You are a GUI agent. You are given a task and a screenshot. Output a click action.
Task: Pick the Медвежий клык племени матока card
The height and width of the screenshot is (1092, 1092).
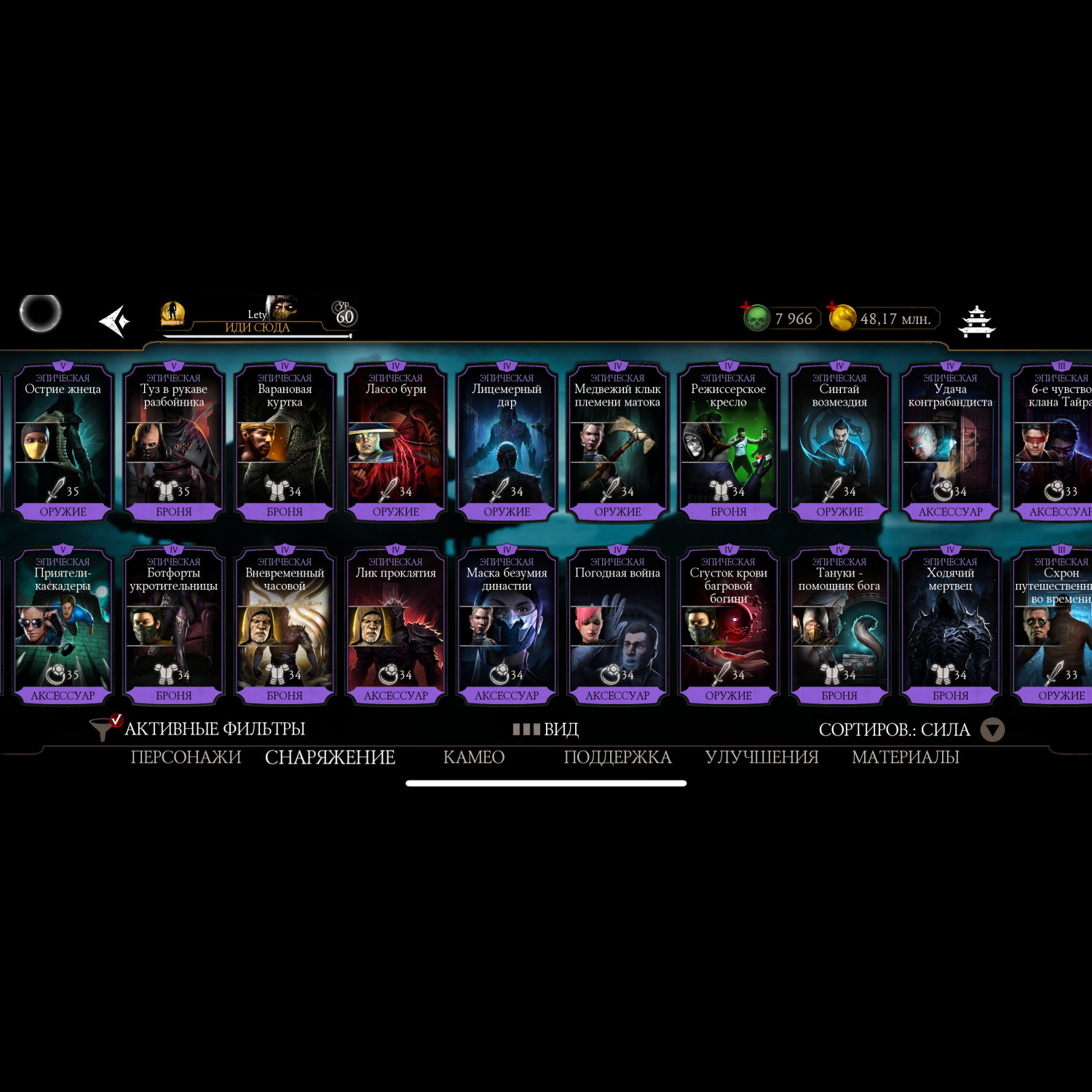[x=617, y=442]
